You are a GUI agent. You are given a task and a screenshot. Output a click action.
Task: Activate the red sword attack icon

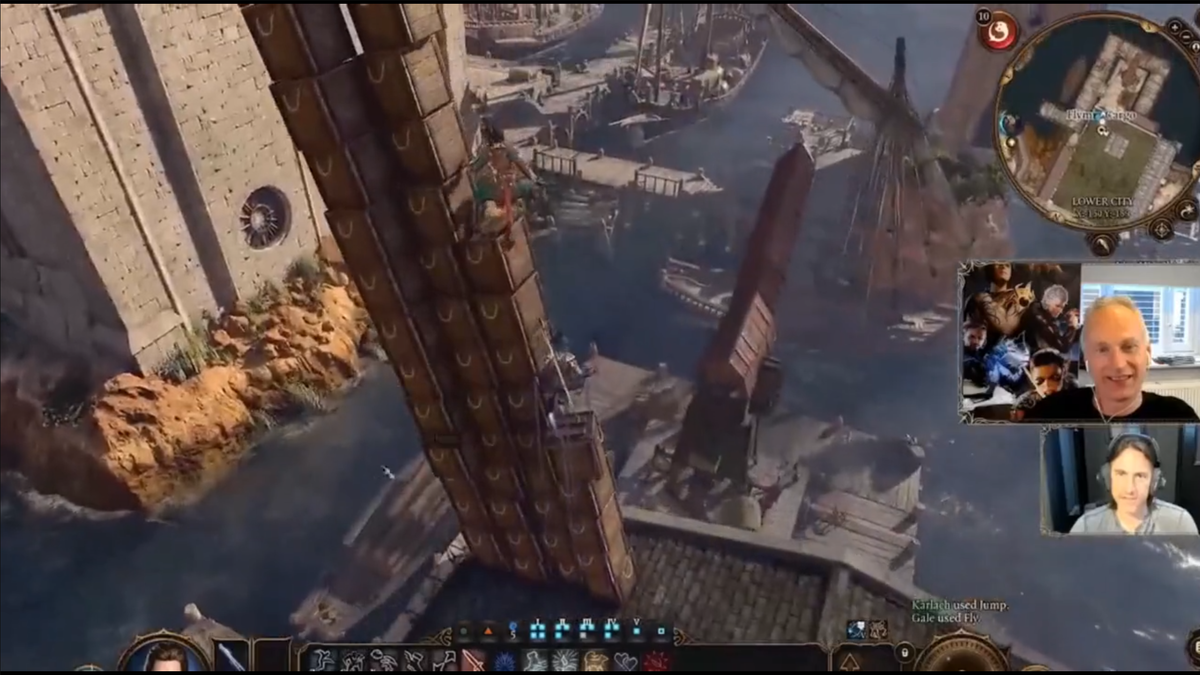pyautogui.click(x=473, y=661)
